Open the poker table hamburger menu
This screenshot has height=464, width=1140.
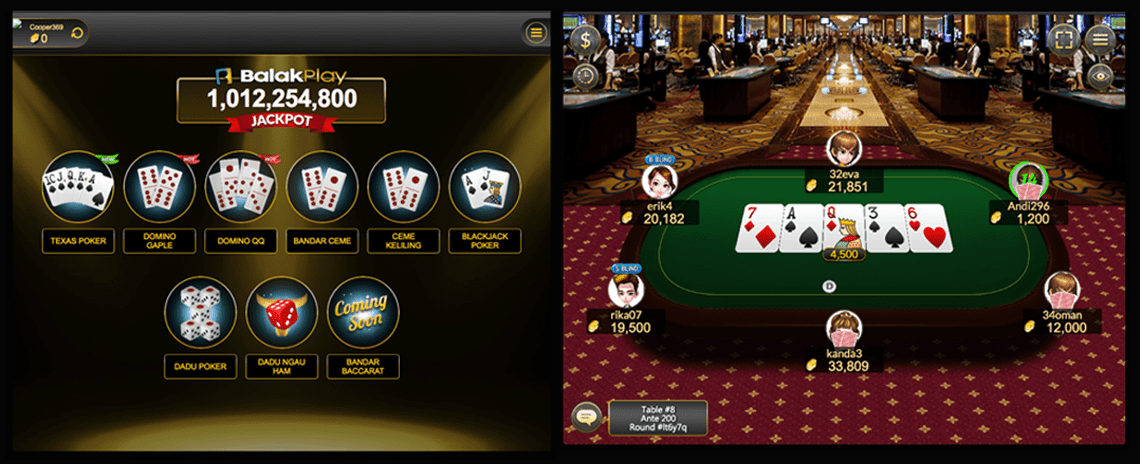(1100, 40)
